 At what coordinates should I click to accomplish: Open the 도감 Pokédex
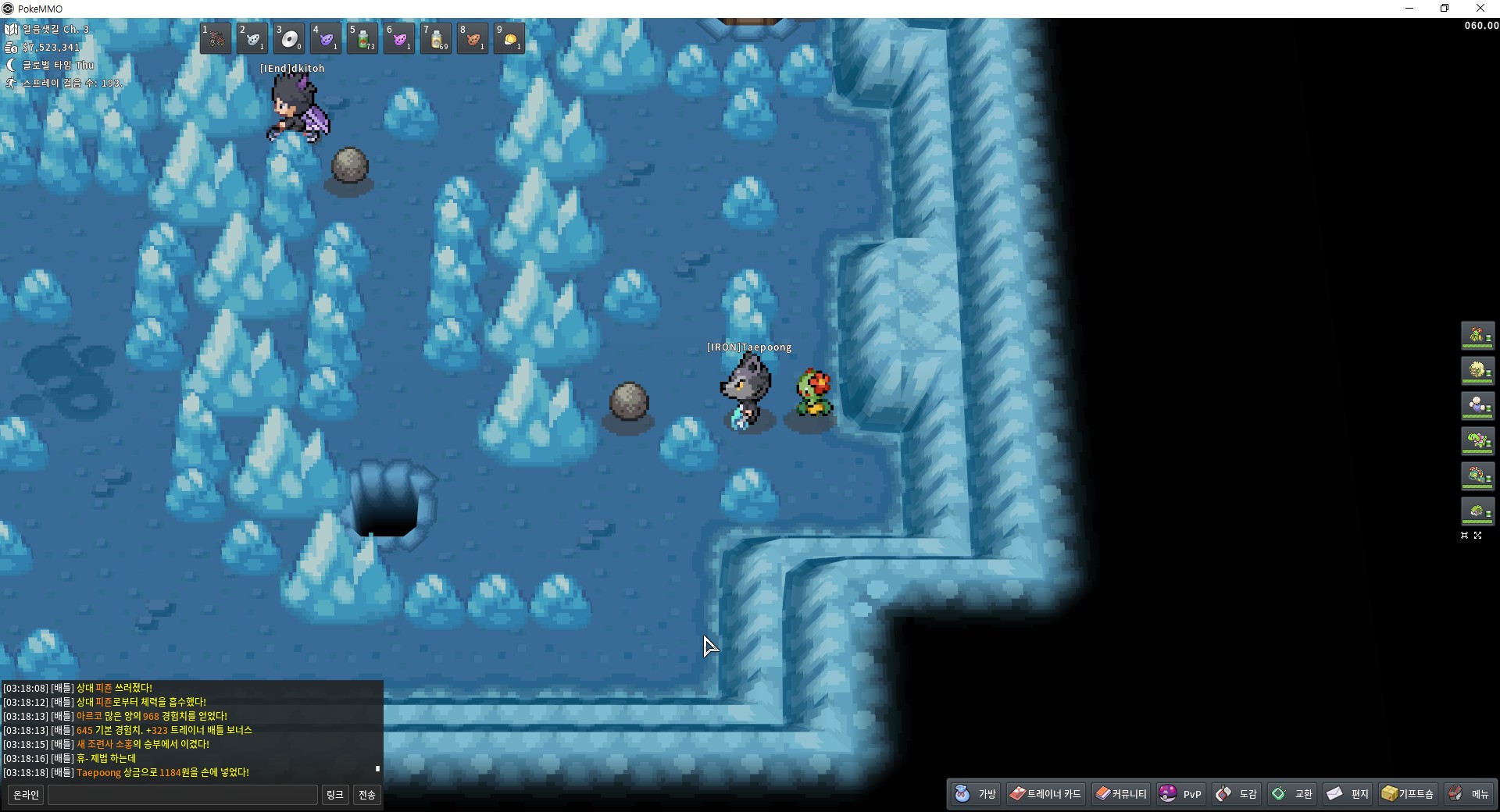(1237, 794)
